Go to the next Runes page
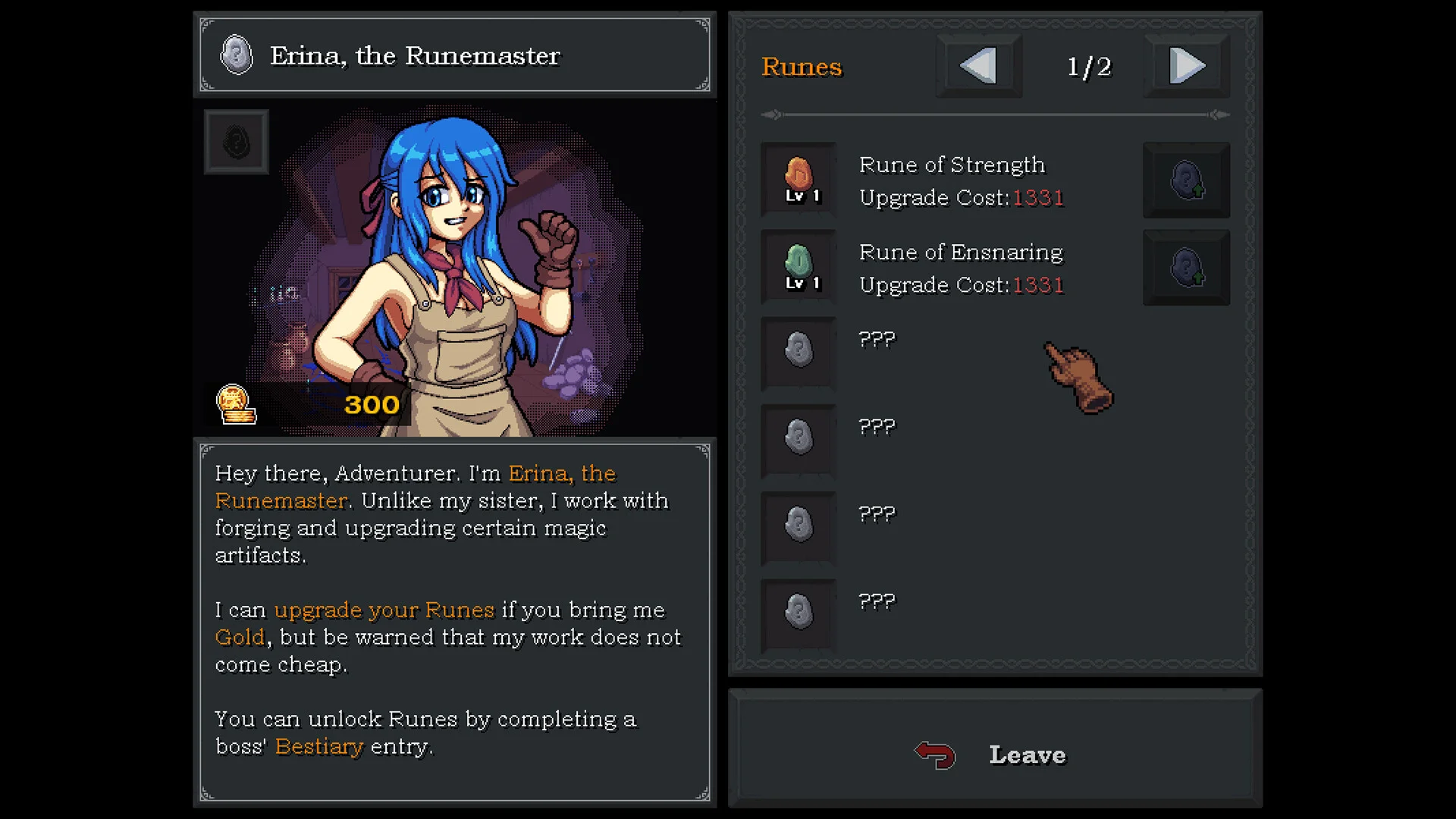 pyautogui.click(x=1186, y=66)
